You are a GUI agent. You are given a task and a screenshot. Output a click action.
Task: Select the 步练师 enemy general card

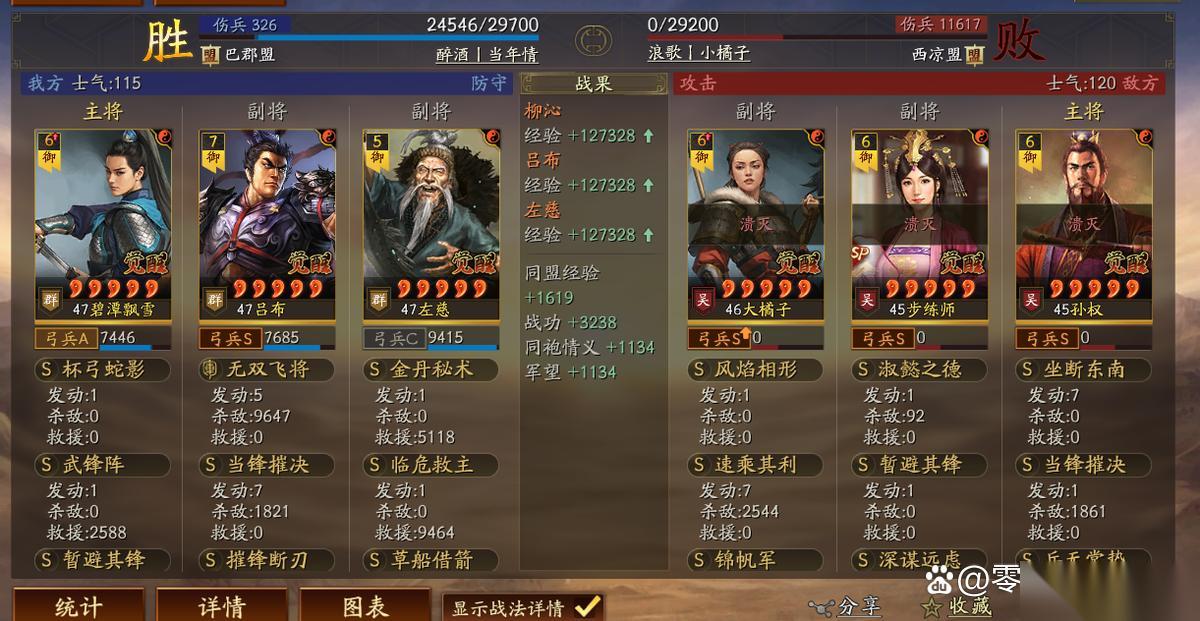tap(919, 224)
